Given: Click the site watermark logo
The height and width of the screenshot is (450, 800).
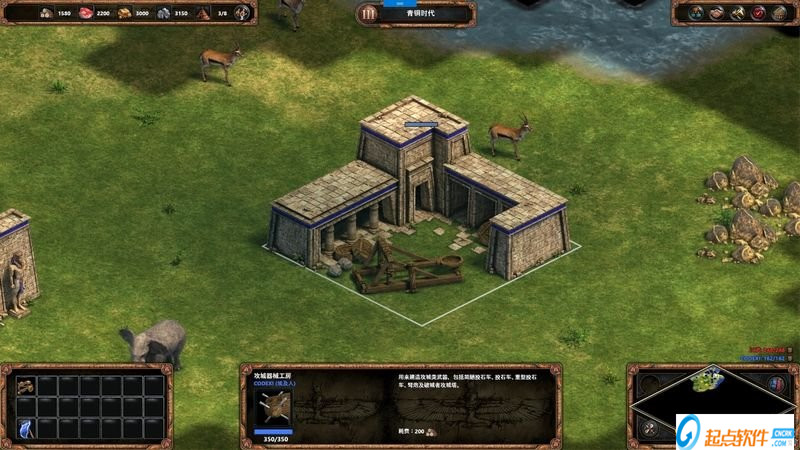Looking at the screenshot, I should point(735,431).
